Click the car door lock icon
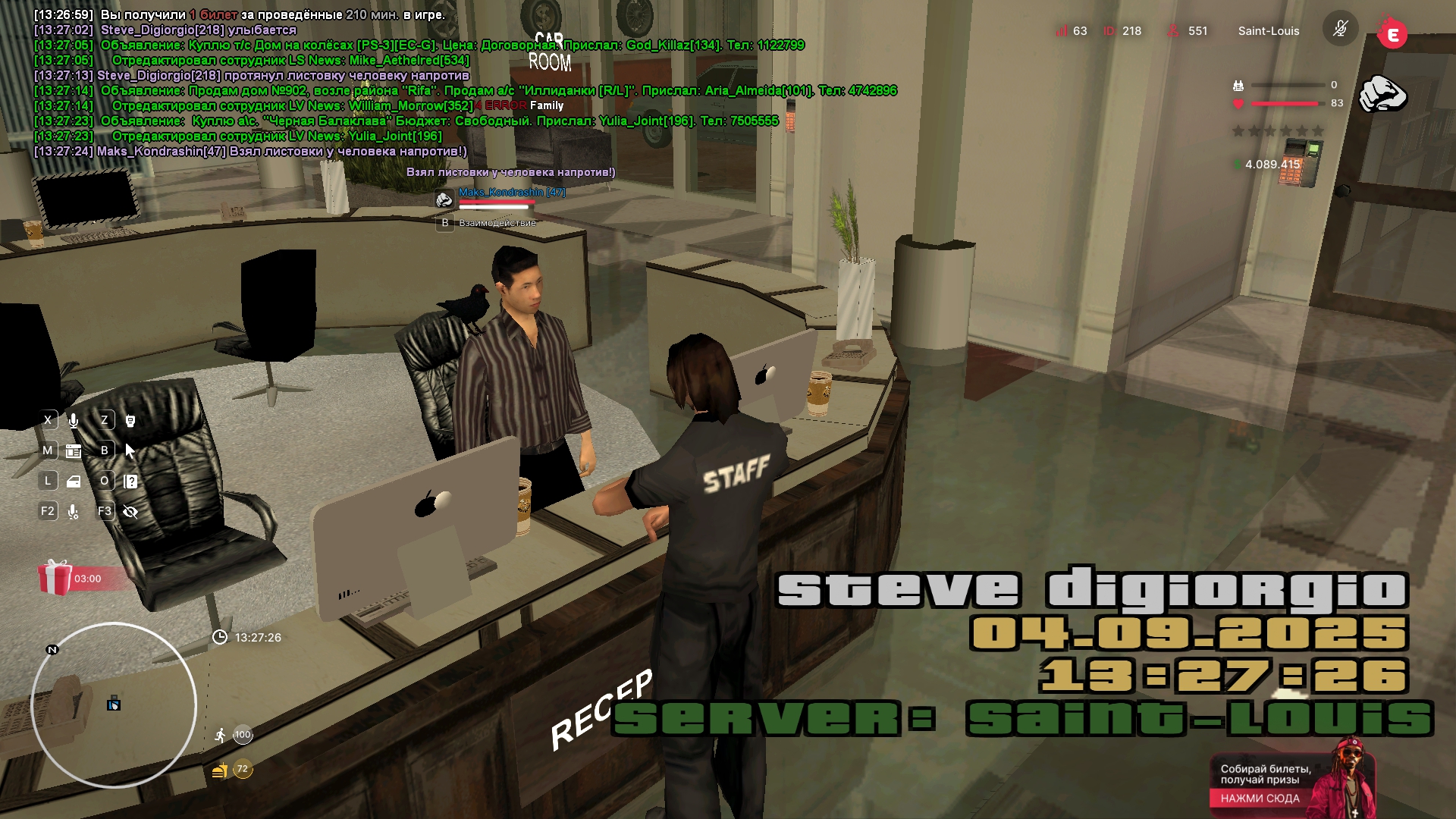The image size is (1456, 819). tap(74, 481)
